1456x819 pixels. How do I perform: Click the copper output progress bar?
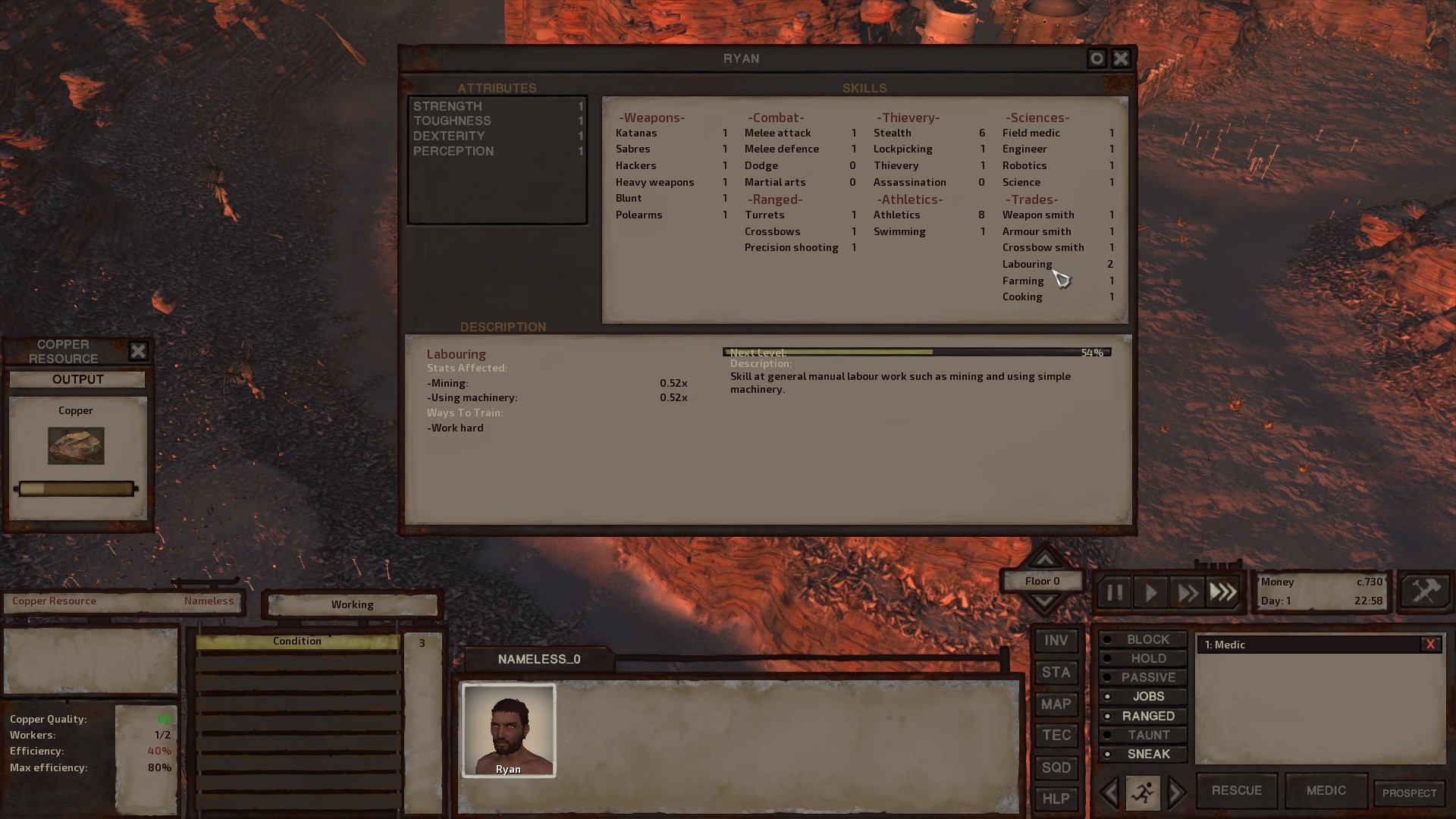tap(75, 488)
